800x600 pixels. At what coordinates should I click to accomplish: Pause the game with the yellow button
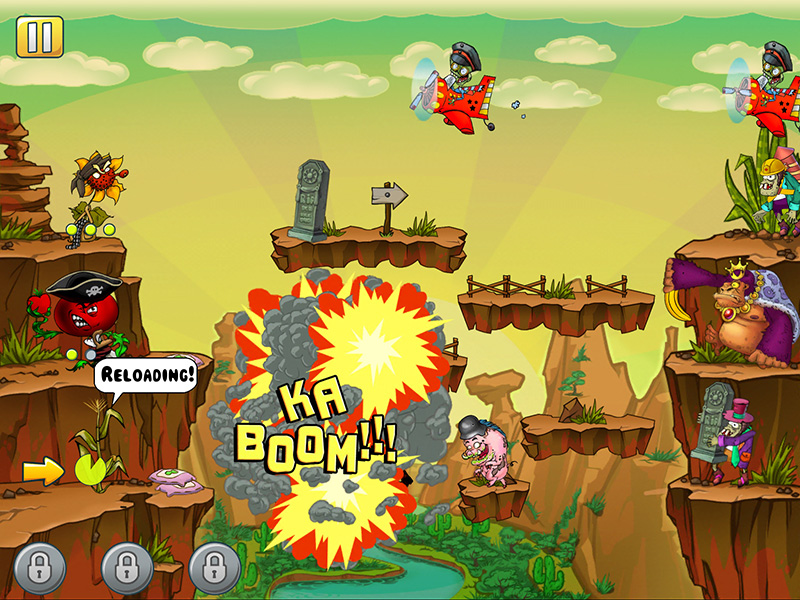click(x=39, y=37)
